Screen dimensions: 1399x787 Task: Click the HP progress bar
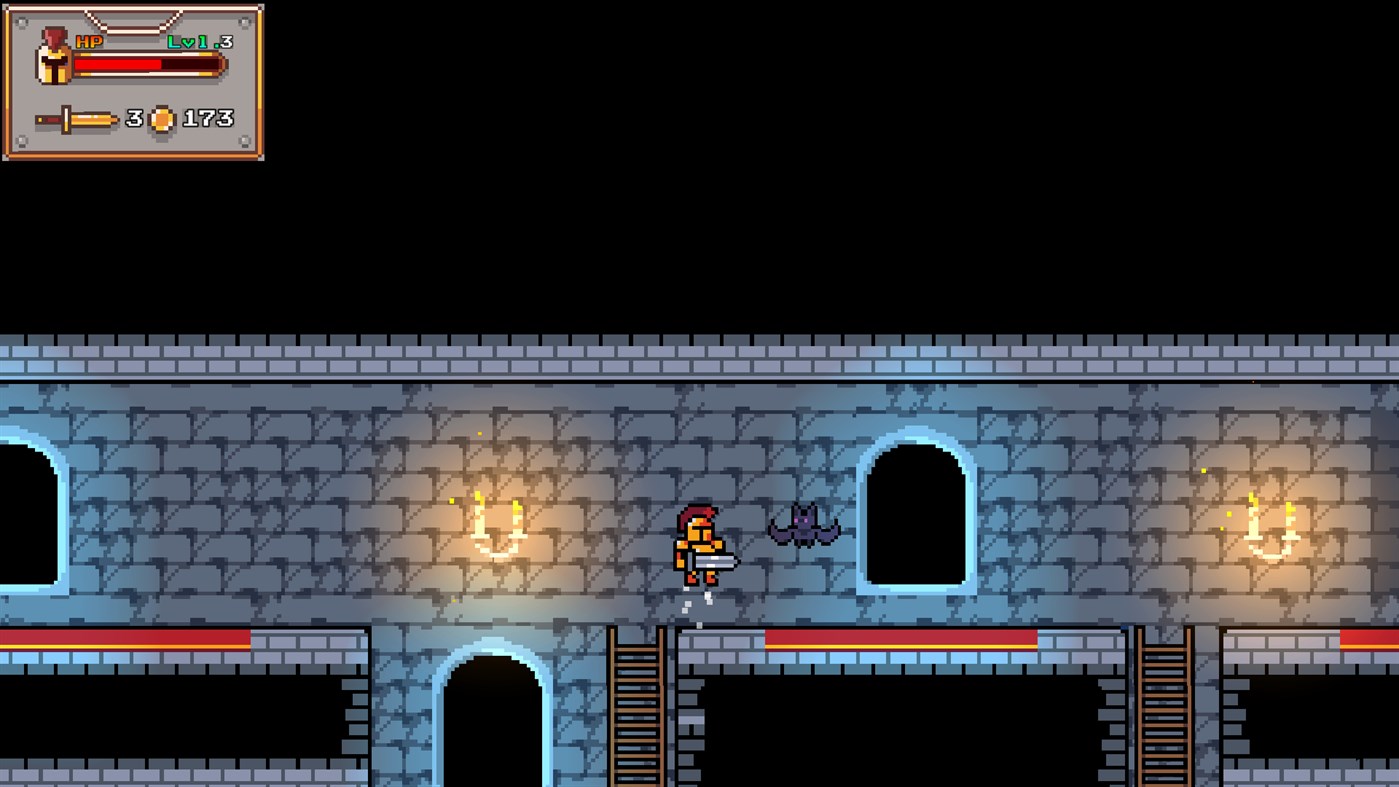[145, 63]
